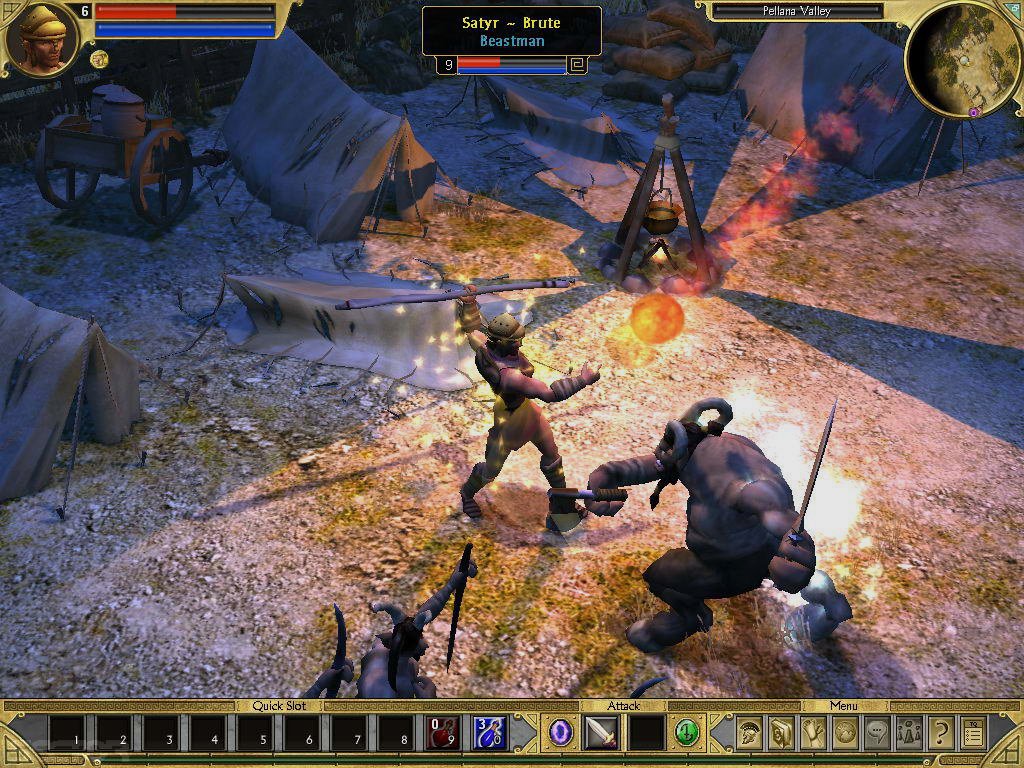Screen dimensions: 1024x768
Task: Use the blue energy potion slot
Action: tap(490, 733)
